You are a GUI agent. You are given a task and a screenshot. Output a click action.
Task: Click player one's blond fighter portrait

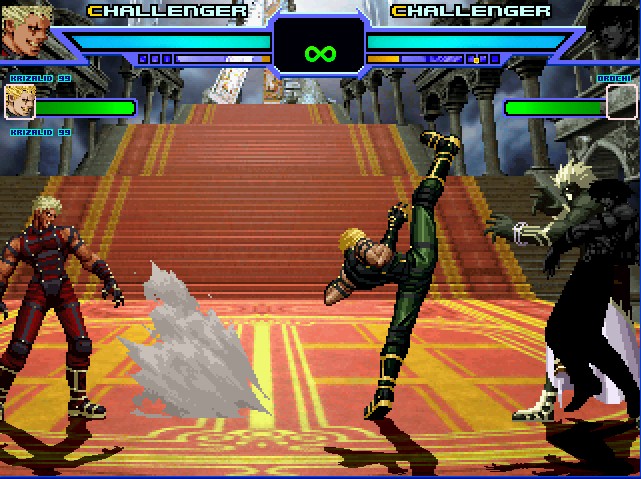(x=24, y=30)
